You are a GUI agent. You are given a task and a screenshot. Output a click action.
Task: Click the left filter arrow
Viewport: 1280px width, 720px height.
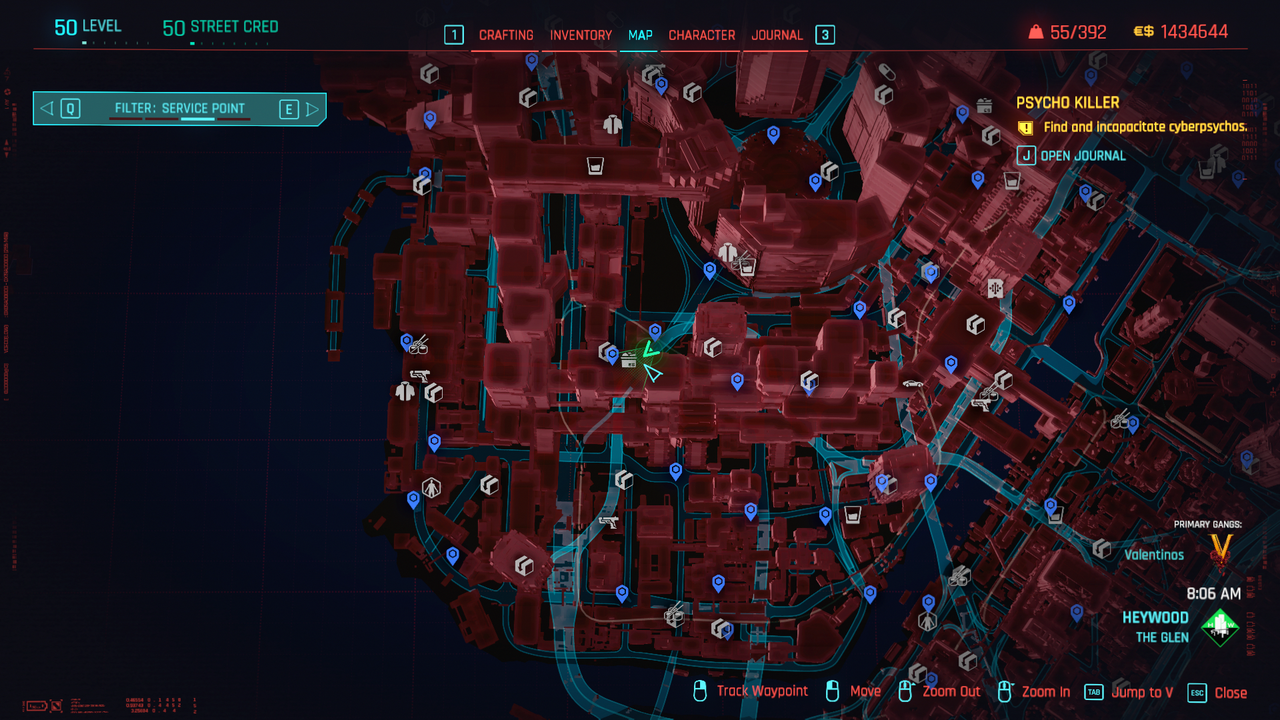(x=48, y=109)
